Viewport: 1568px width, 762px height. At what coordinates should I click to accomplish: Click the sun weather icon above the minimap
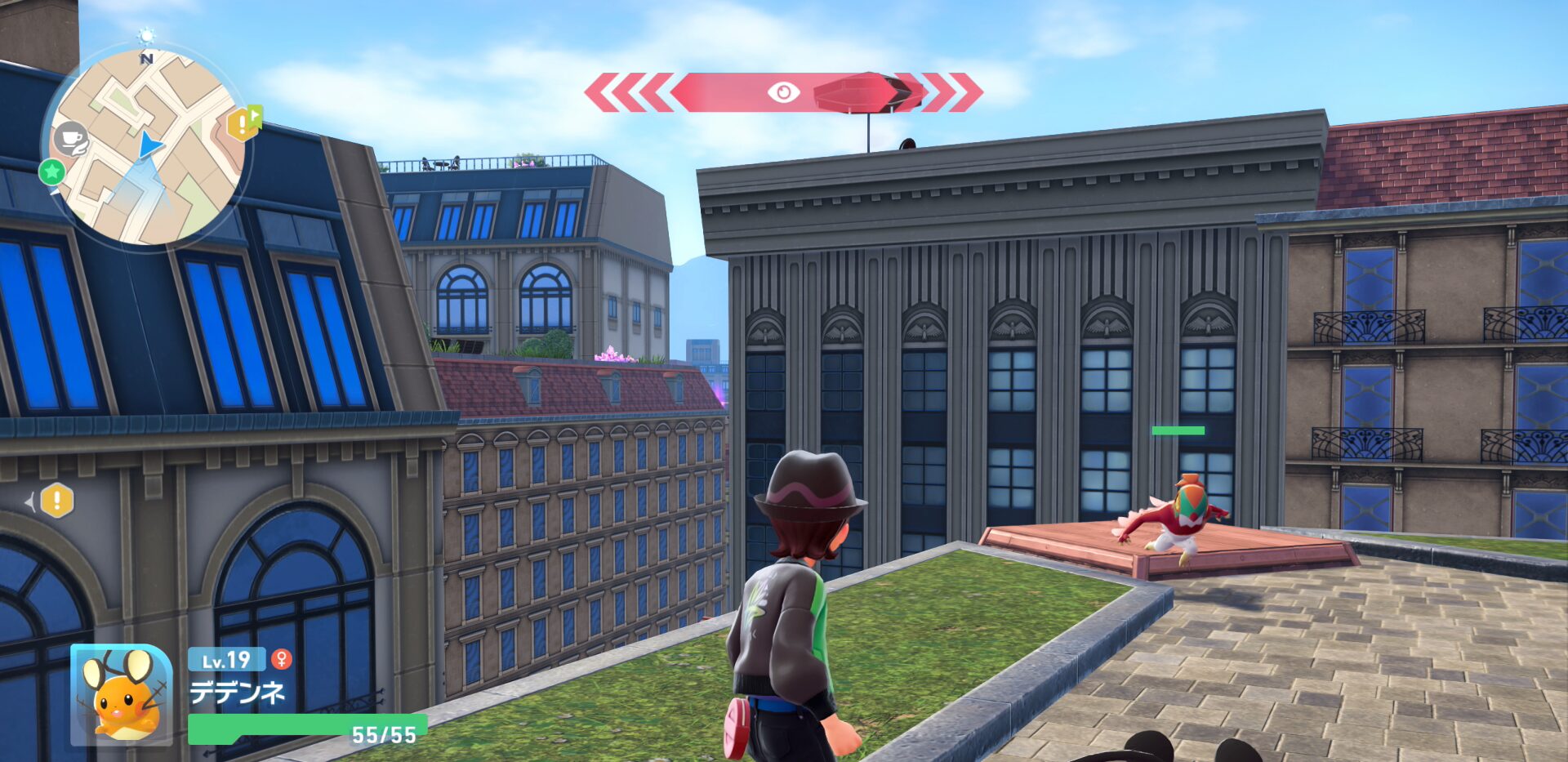click(146, 35)
